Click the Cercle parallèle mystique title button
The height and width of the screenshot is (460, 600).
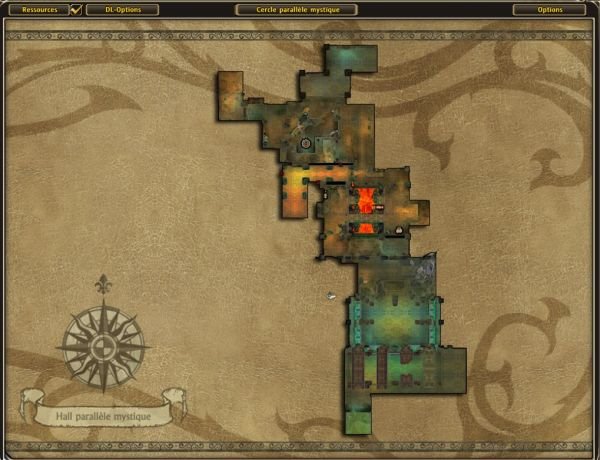pos(300,10)
